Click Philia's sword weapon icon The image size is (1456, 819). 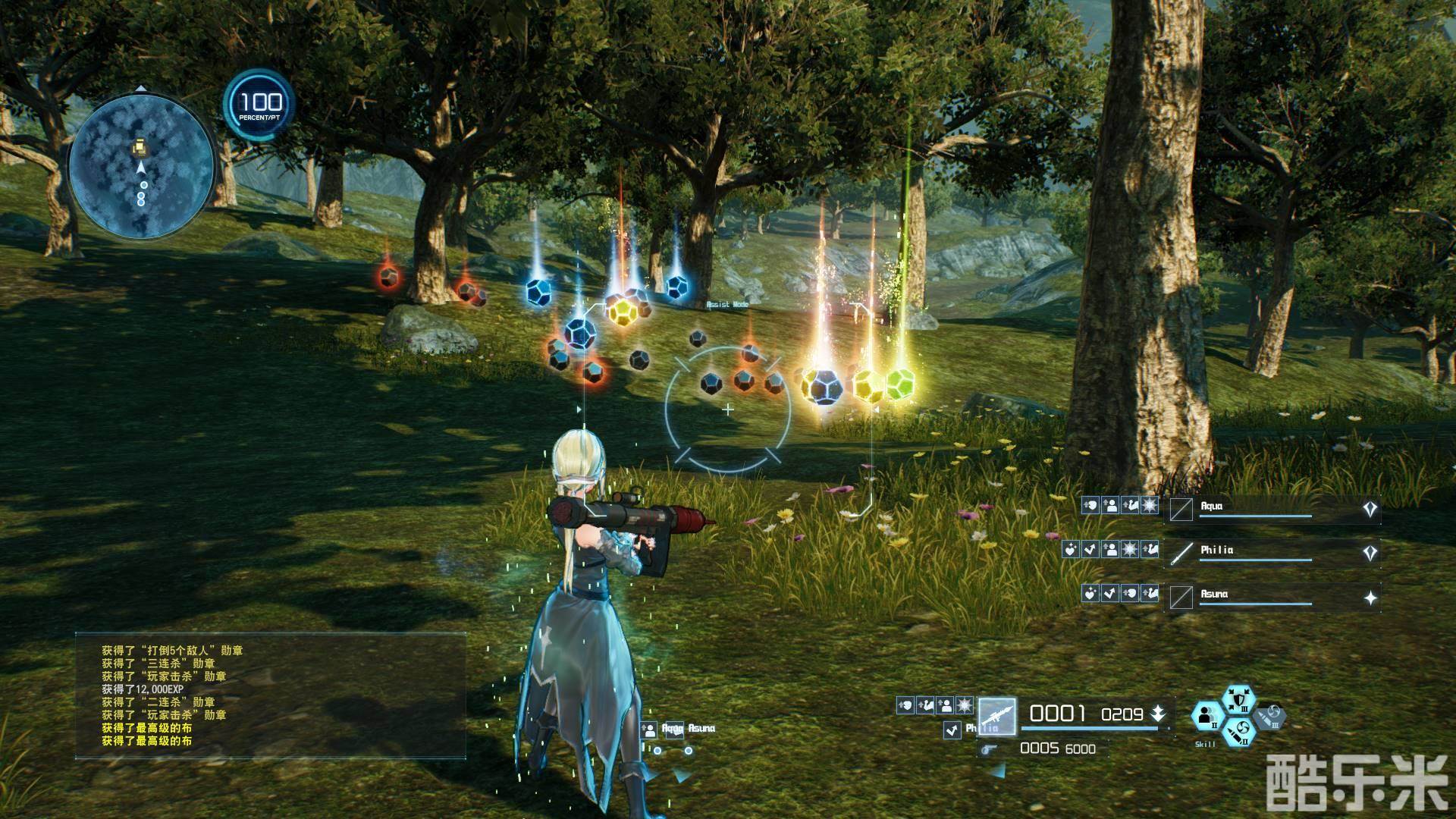[1181, 553]
